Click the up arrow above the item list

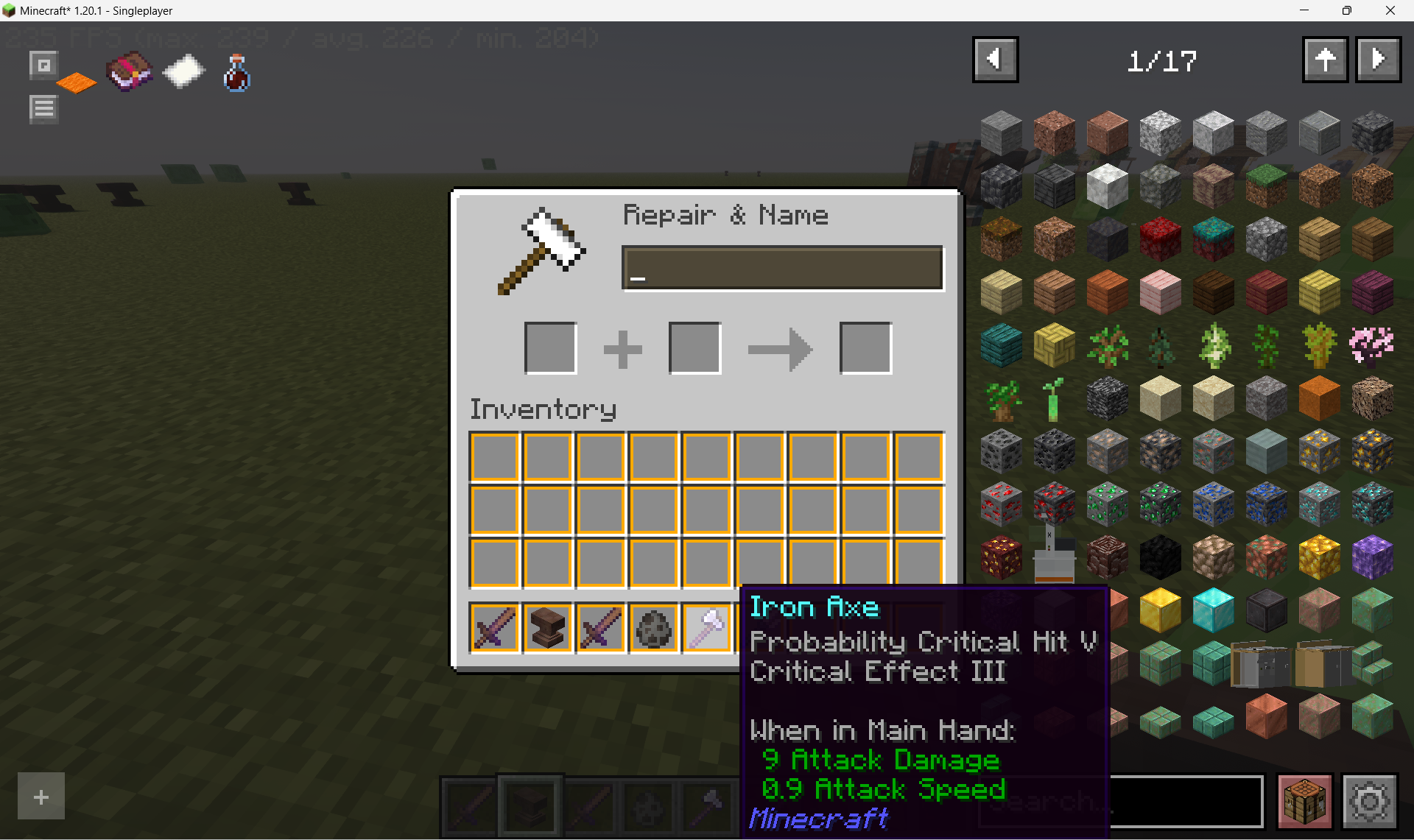[x=1325, y=60]
